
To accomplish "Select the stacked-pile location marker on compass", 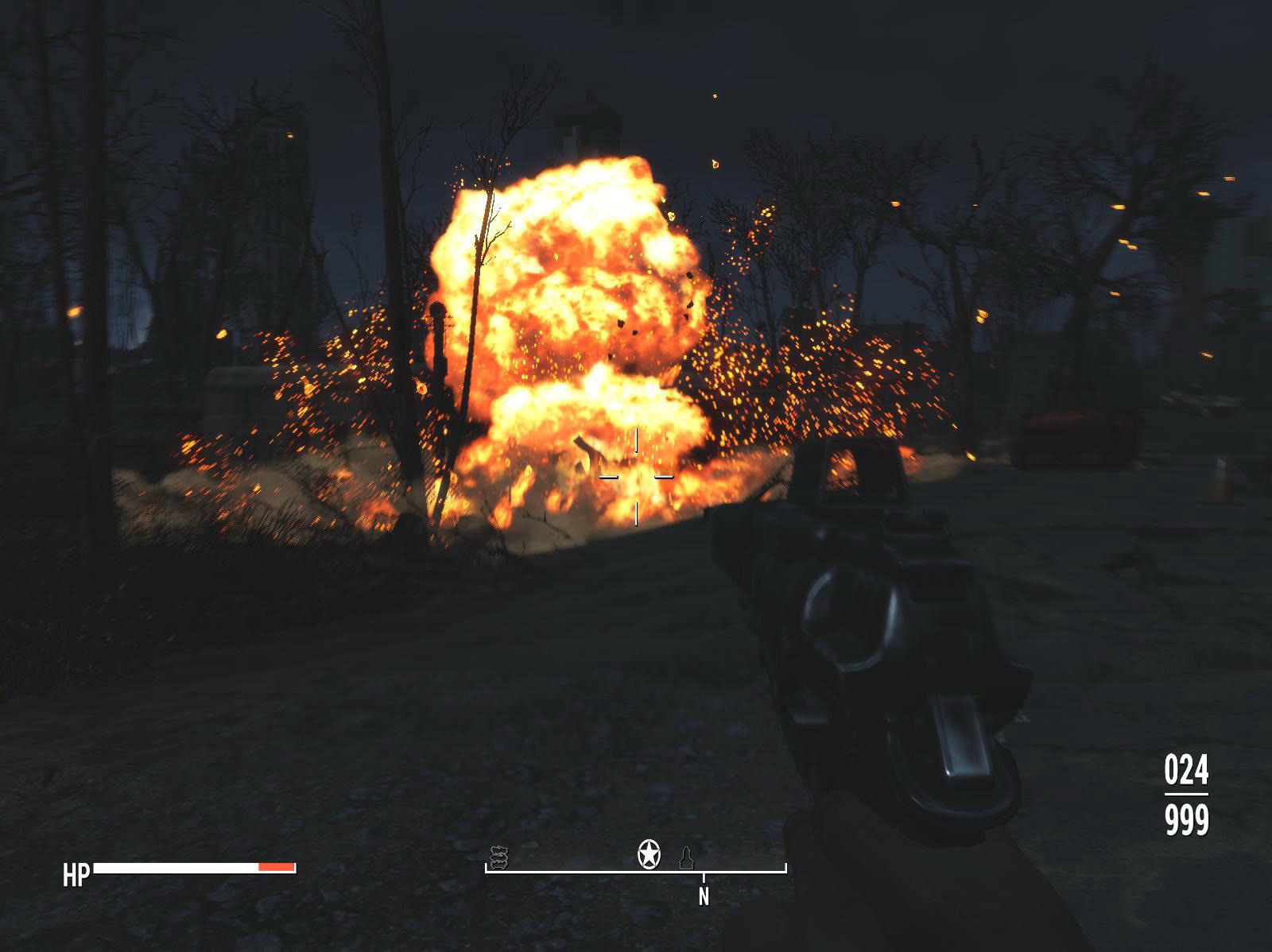I will [498, 856].
